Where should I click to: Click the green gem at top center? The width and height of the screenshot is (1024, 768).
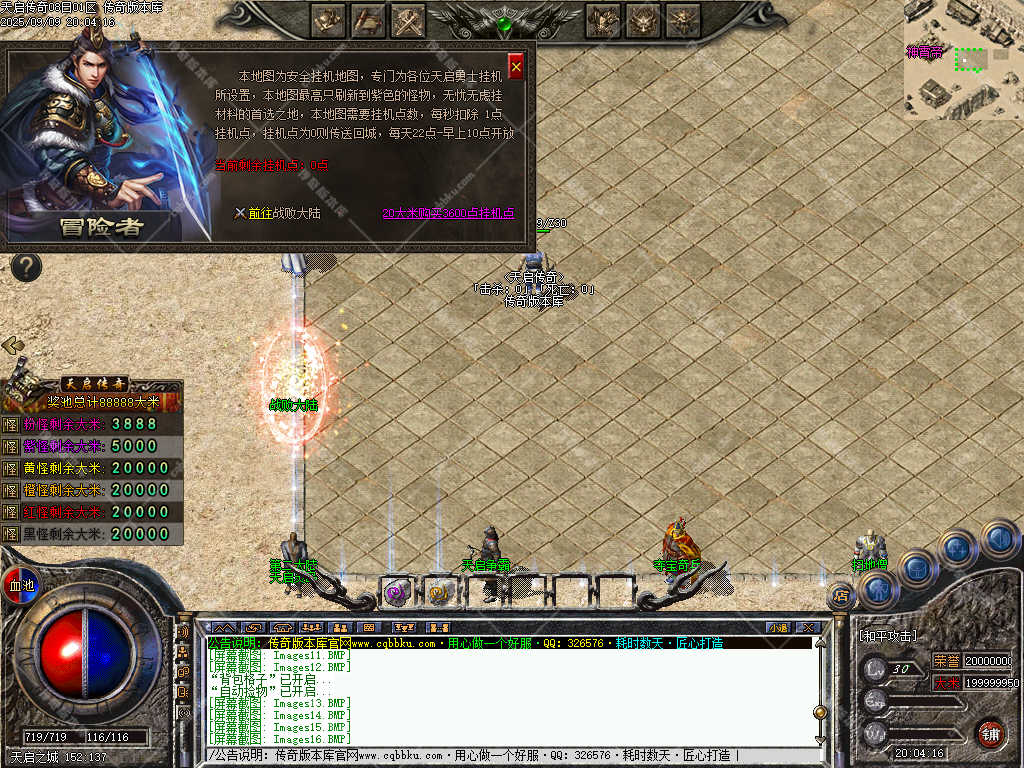pyautogui.click(x=505, y=24)
